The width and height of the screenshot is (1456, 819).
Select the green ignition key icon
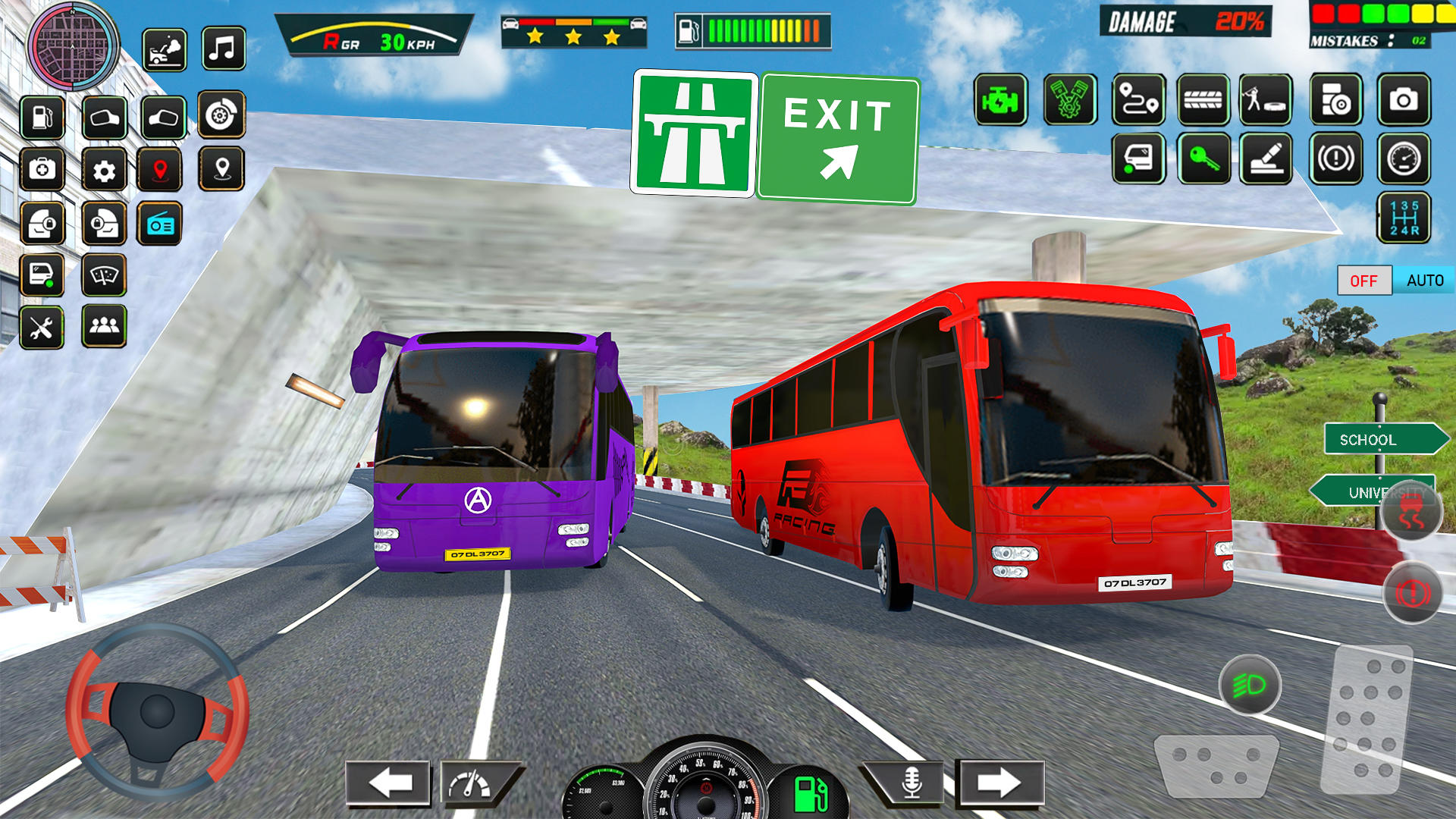pos(1205,159)
